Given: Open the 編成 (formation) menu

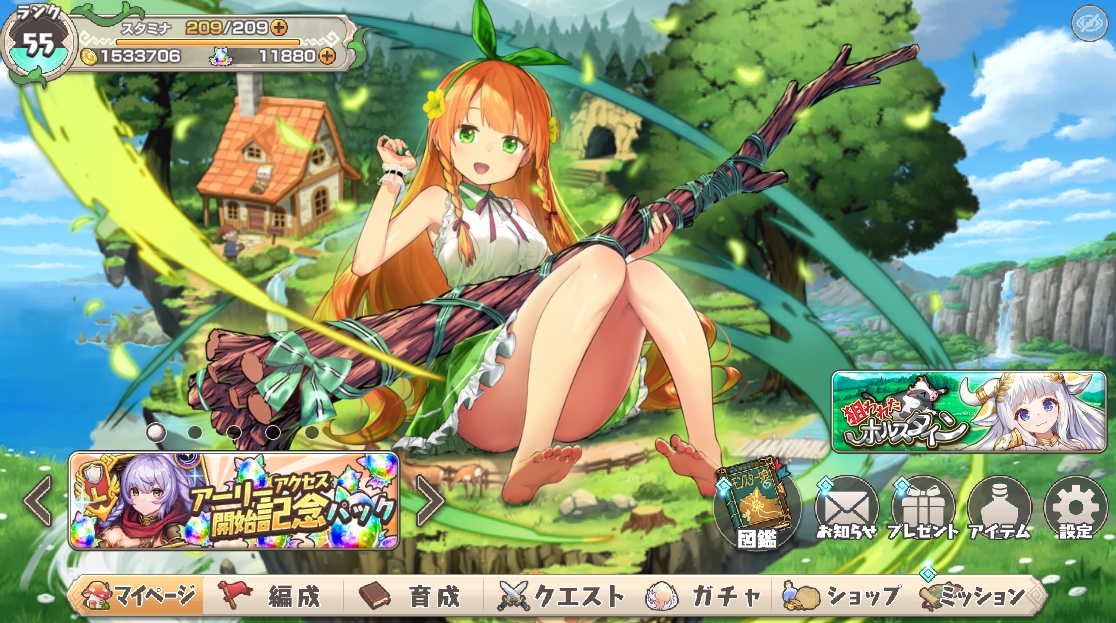Looking at the screenshot, I should pos(273,597).
